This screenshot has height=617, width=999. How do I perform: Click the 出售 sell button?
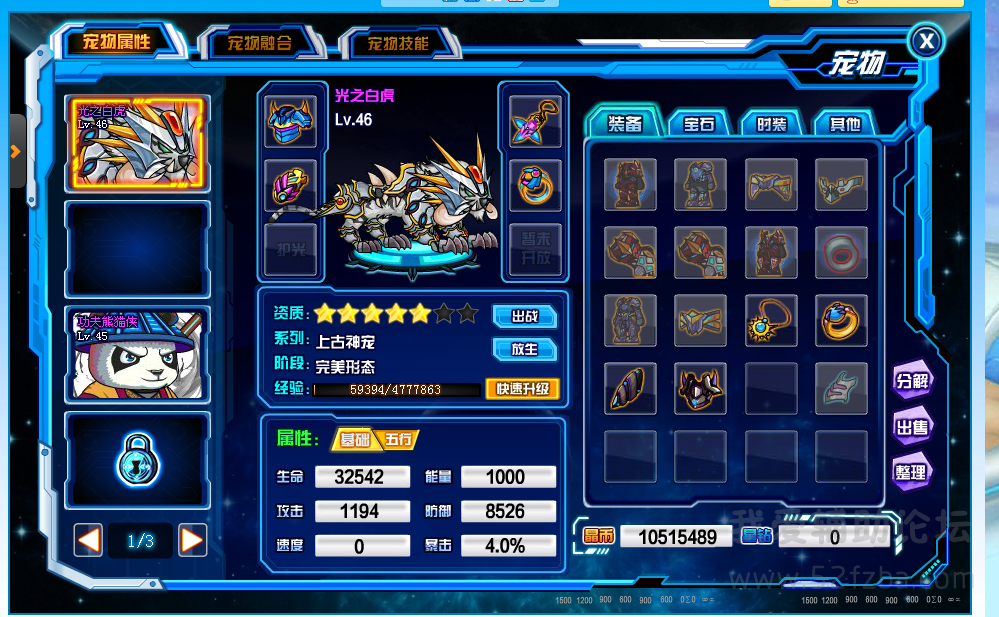[x=911, y=427]
